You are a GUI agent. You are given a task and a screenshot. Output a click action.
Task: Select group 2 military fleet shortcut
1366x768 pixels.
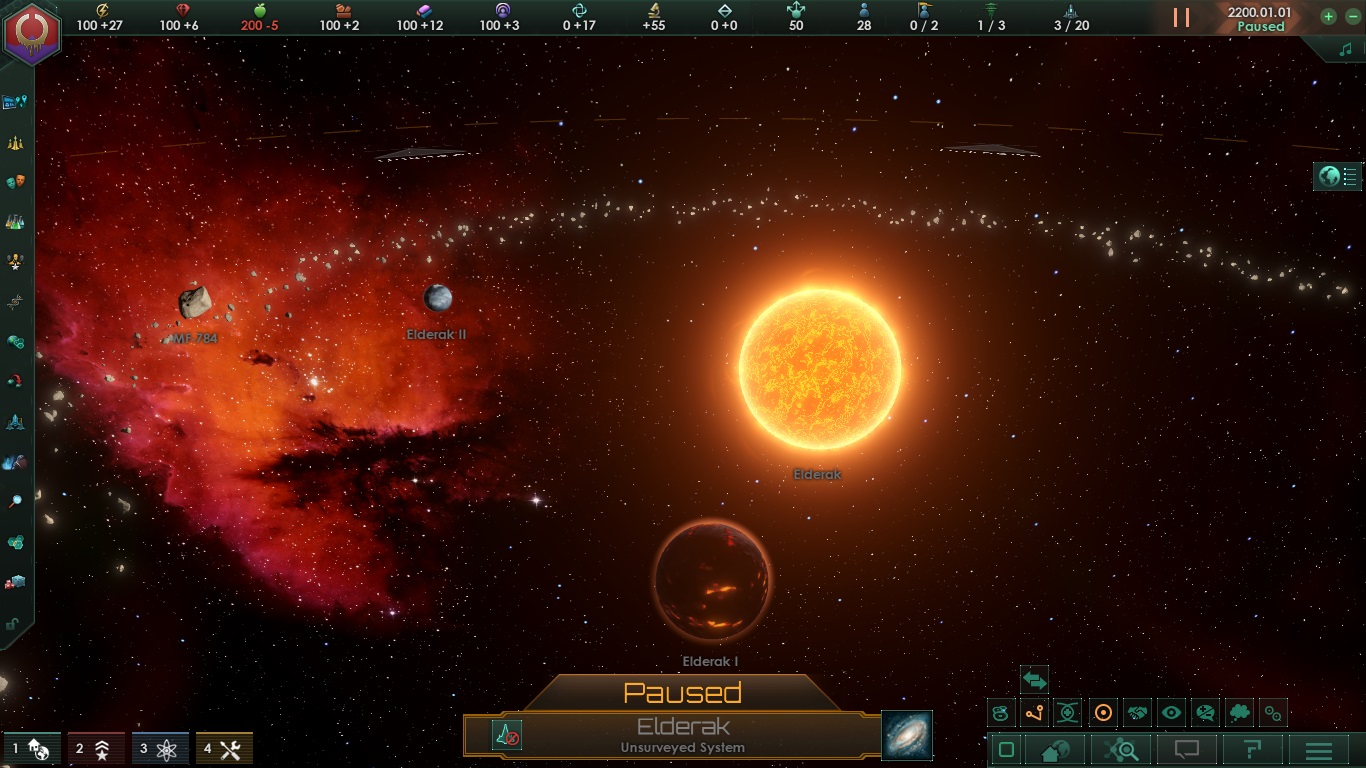point(96,748)
